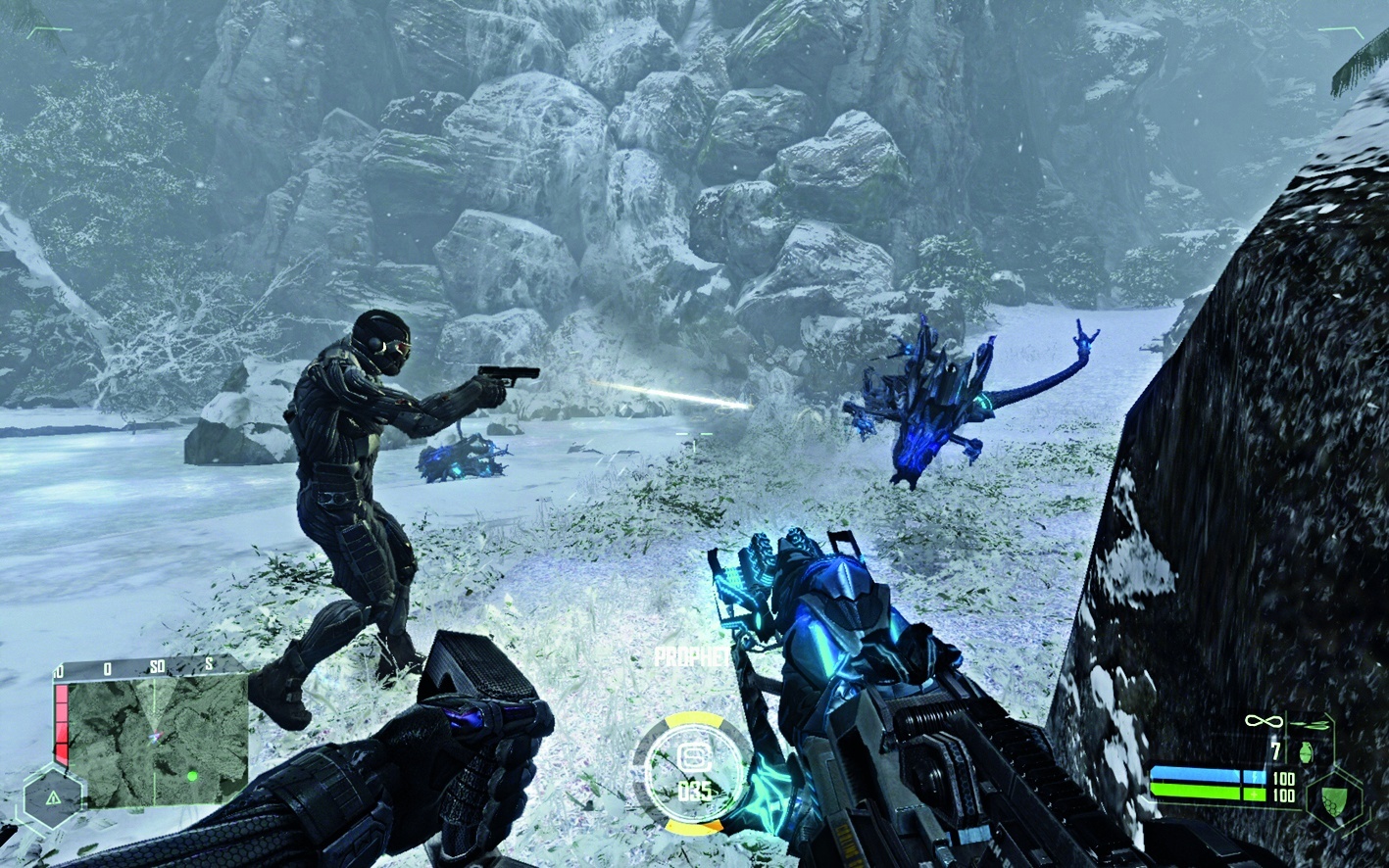Click the hexagonal shield emblem bottom right
This screenshot has width=1389, height=868.
(x=1334, y=800)
